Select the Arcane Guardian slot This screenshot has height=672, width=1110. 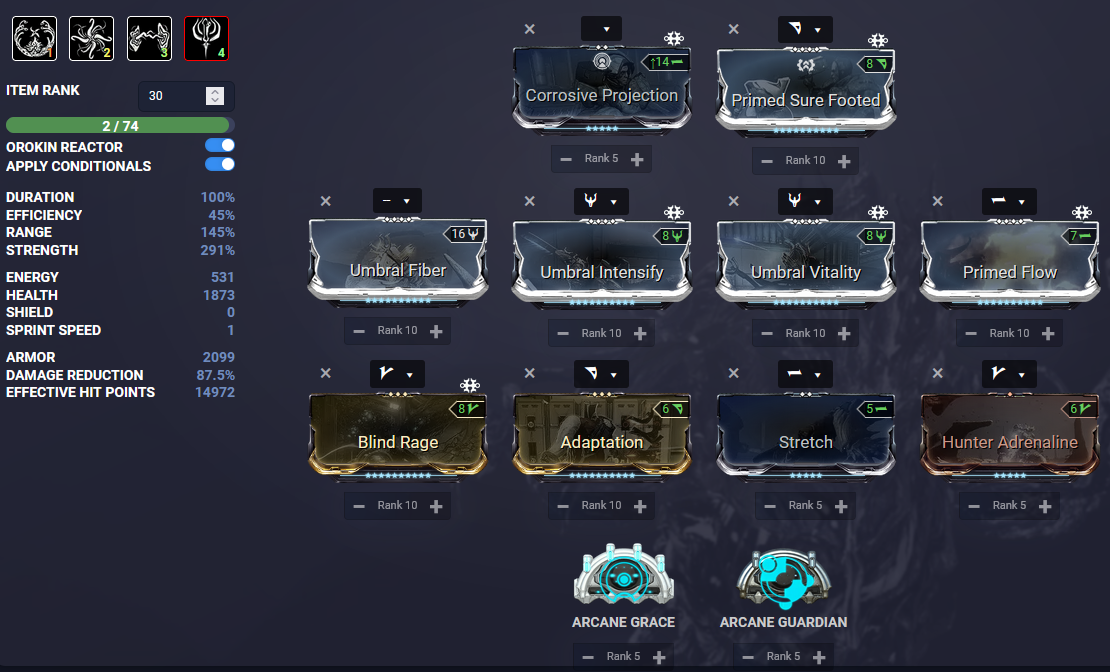783,580
